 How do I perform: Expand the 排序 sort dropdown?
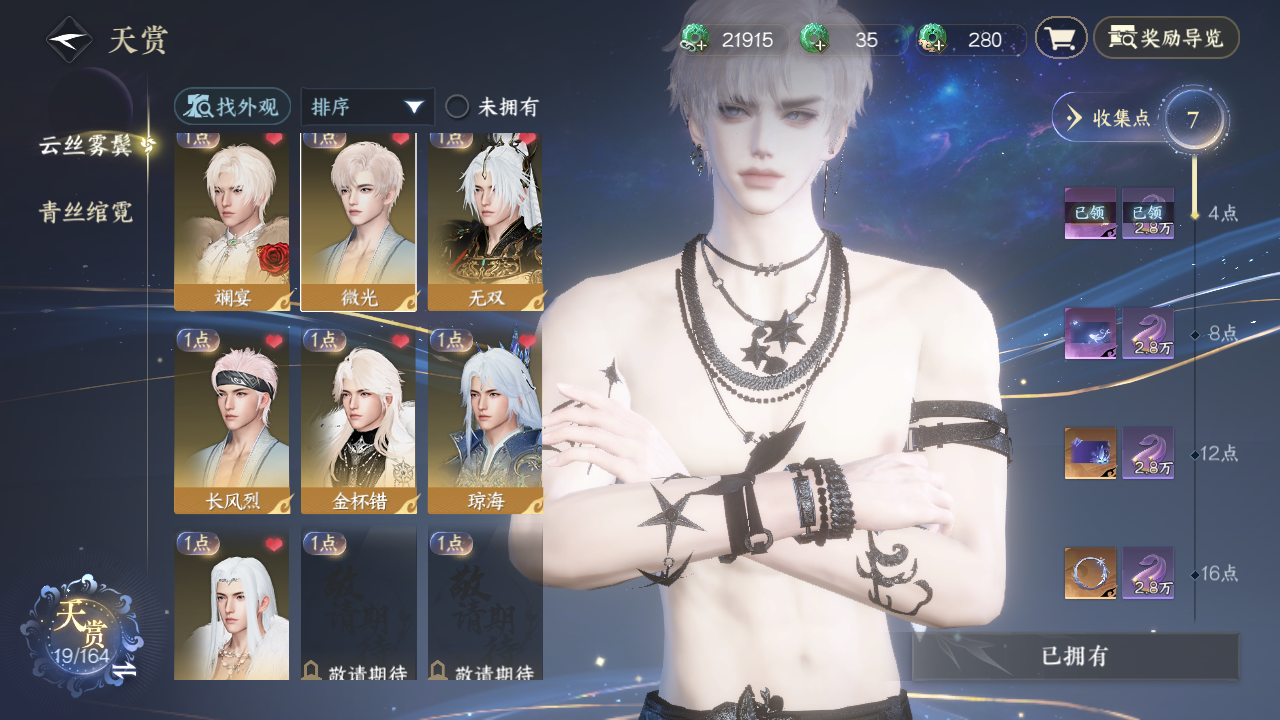tap(367, 107)
